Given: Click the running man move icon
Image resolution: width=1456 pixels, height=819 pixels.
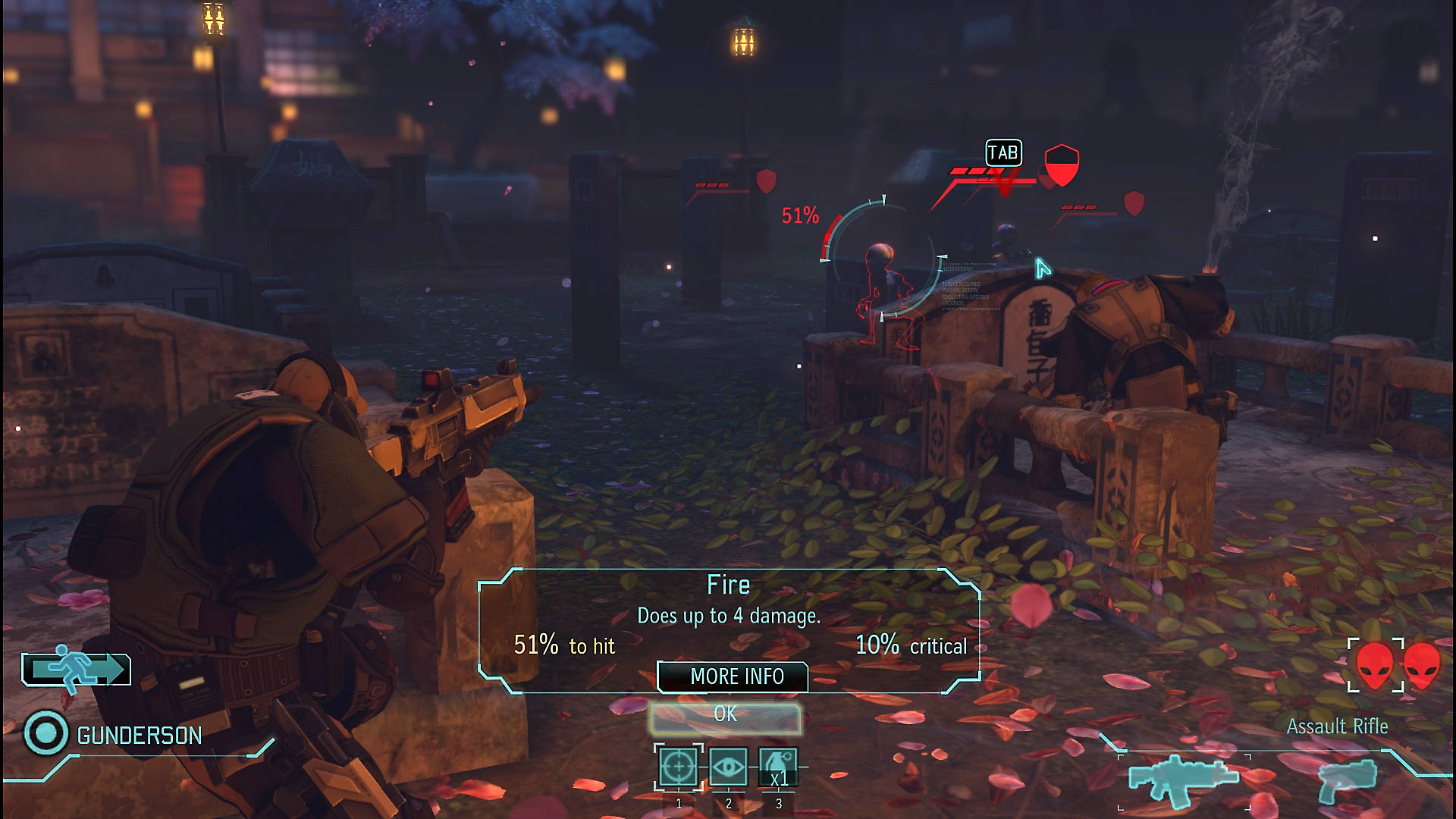Looking at the screenshot, I should tap(76, 669).
